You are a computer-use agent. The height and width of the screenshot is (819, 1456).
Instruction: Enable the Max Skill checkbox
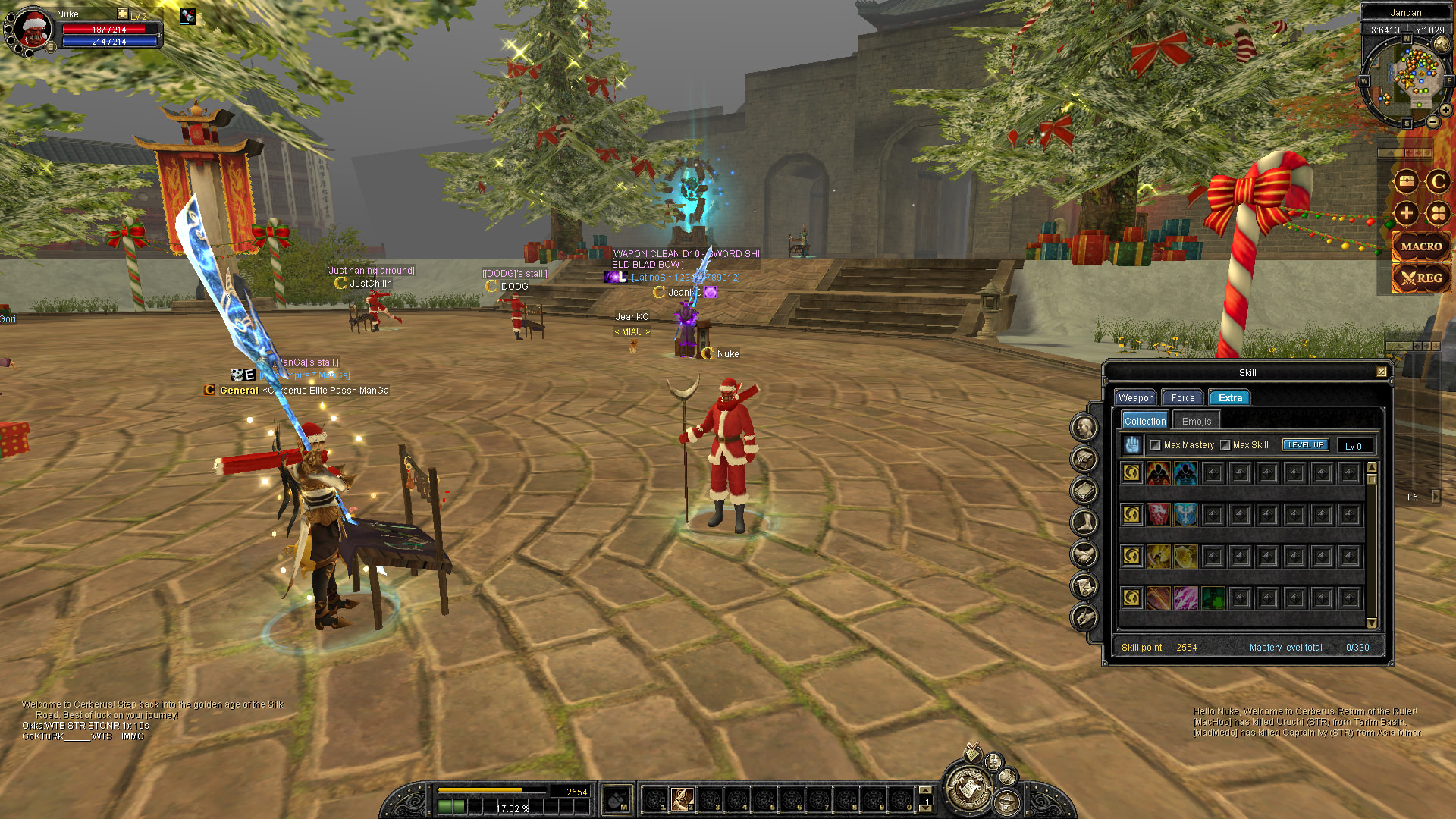click(x=1225, y=445)
